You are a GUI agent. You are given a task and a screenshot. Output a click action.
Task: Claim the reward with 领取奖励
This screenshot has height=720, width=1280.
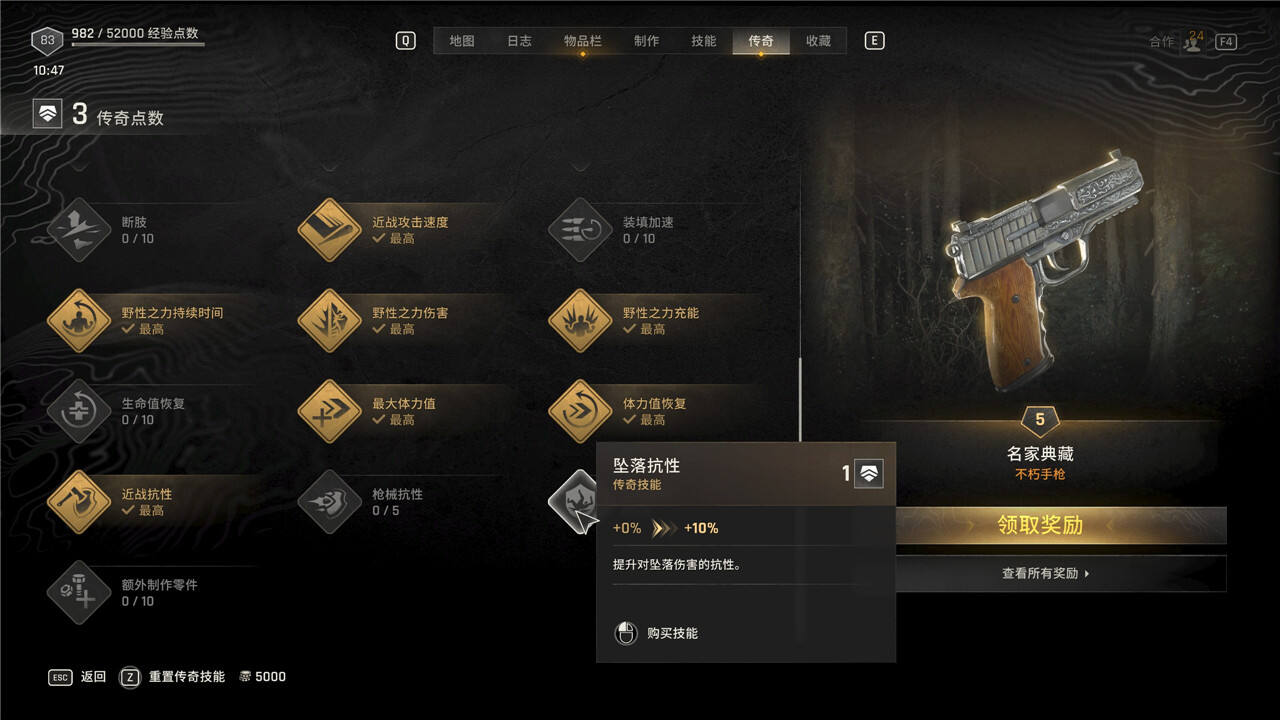1040,525
